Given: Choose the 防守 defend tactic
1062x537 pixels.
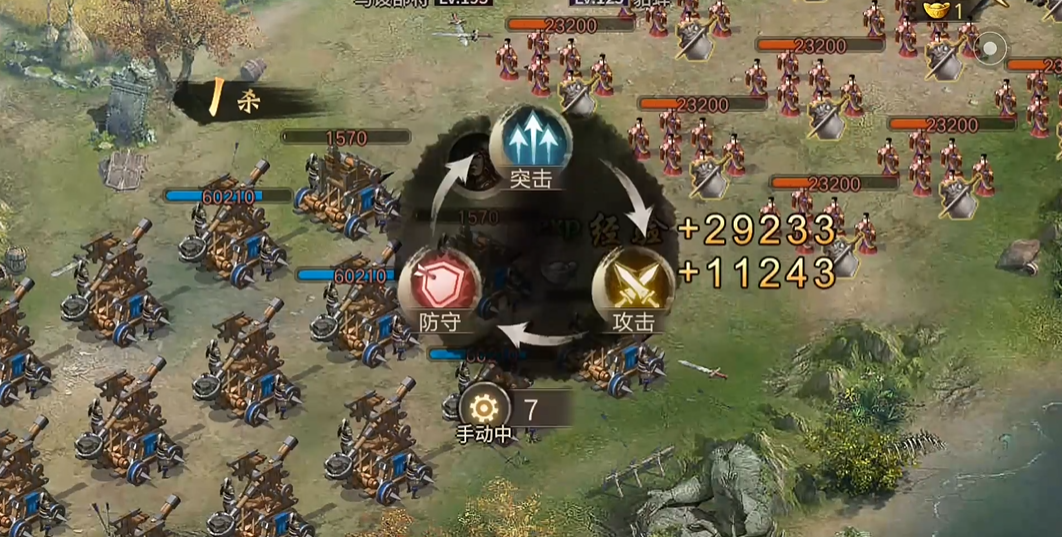Looking at the screenshot, I should point(439,288).
